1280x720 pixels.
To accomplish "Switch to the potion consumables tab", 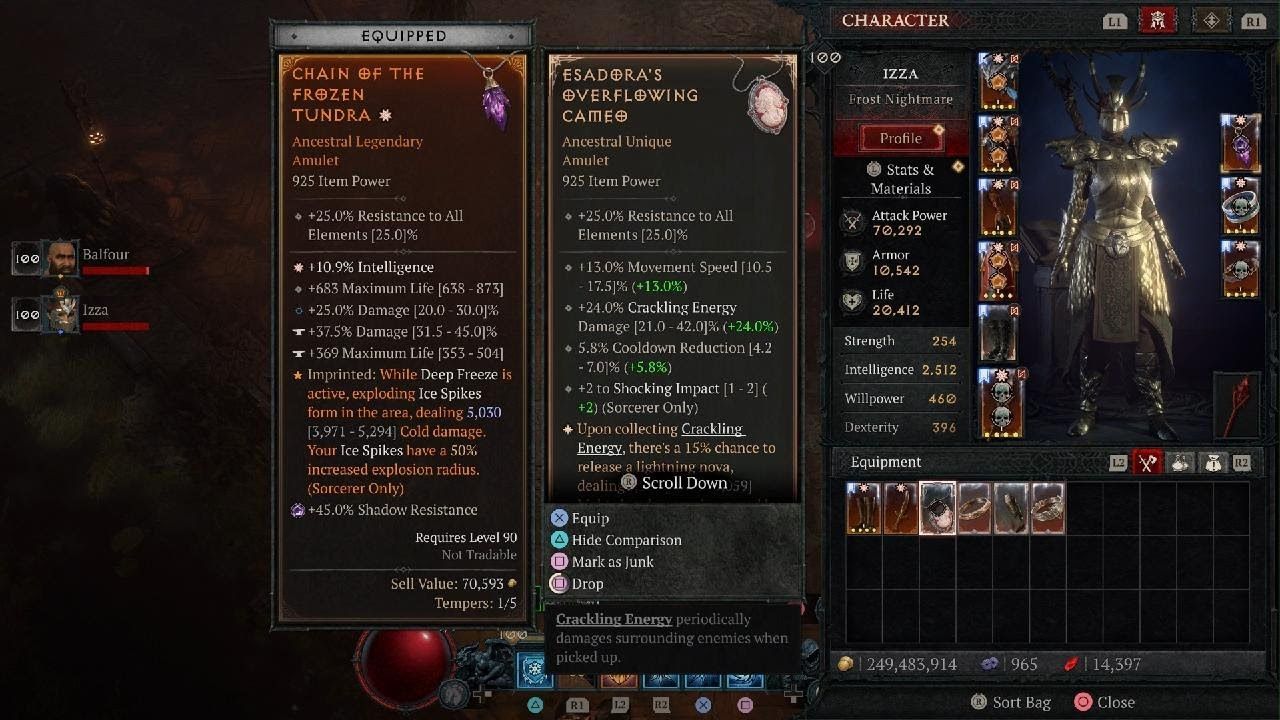I will click(x=1181, y=463).
